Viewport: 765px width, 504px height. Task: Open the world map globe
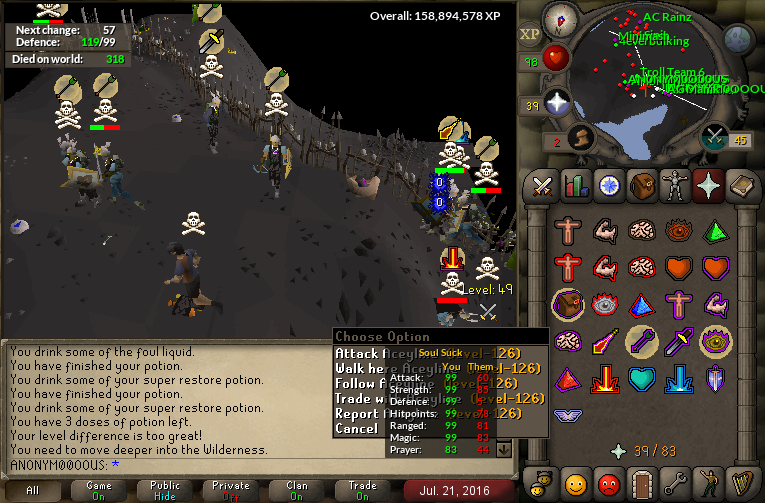click(738, 39)
